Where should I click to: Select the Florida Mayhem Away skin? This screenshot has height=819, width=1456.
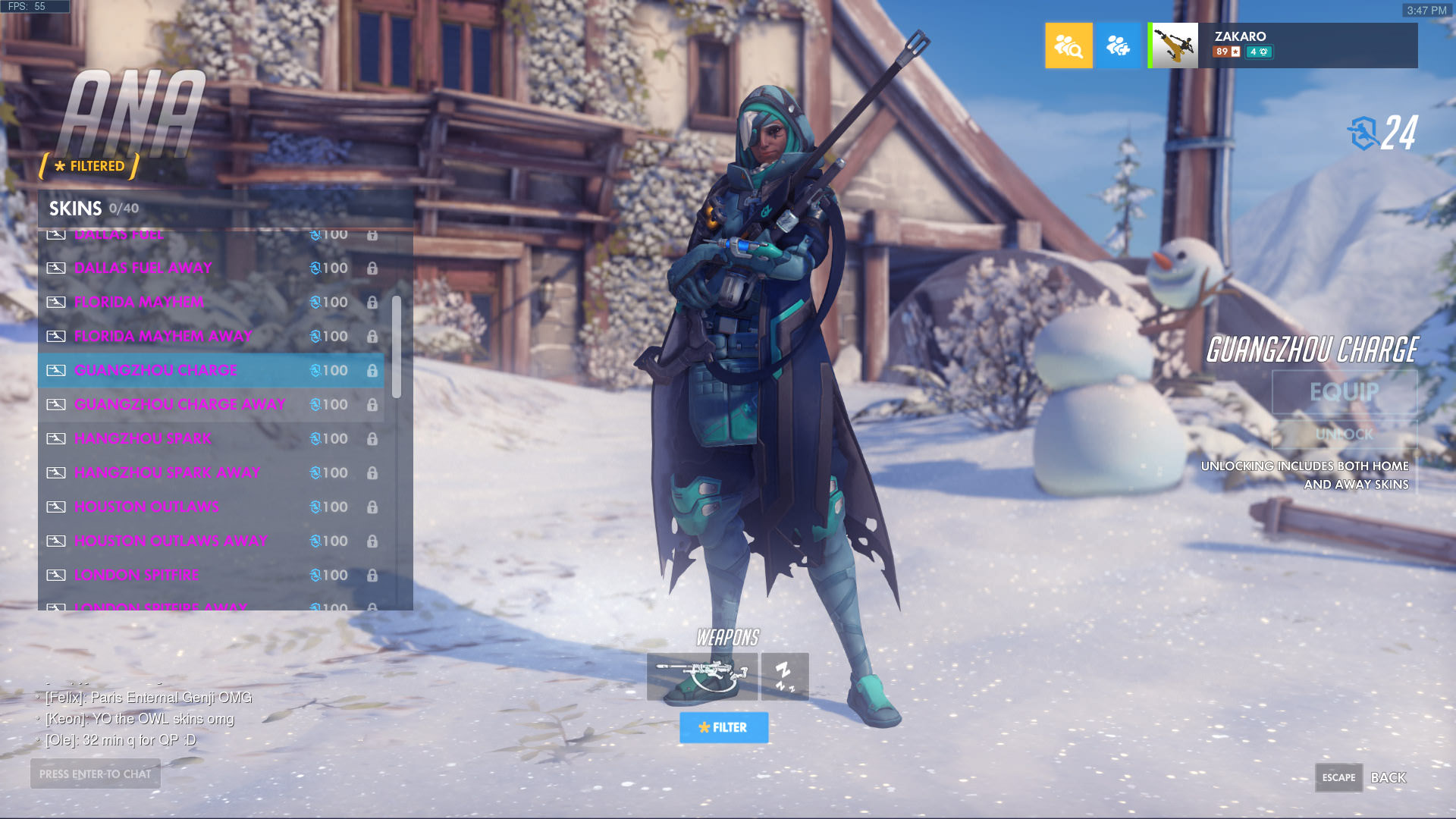click(x=211, y=336)
